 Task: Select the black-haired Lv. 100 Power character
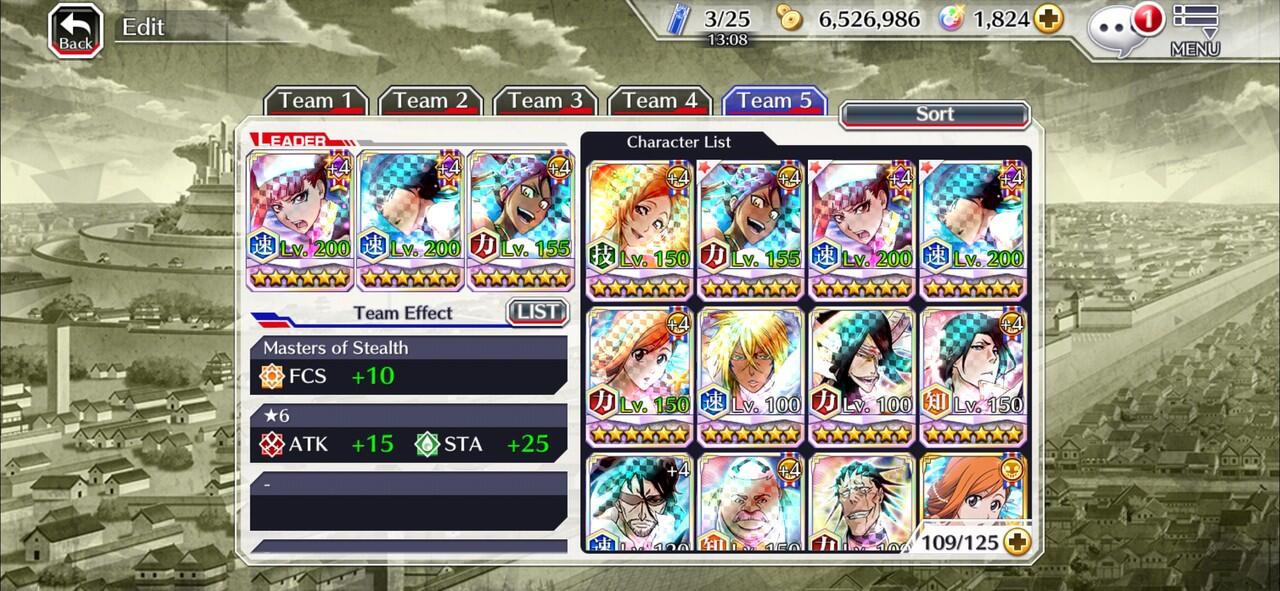tap(862, 376)
